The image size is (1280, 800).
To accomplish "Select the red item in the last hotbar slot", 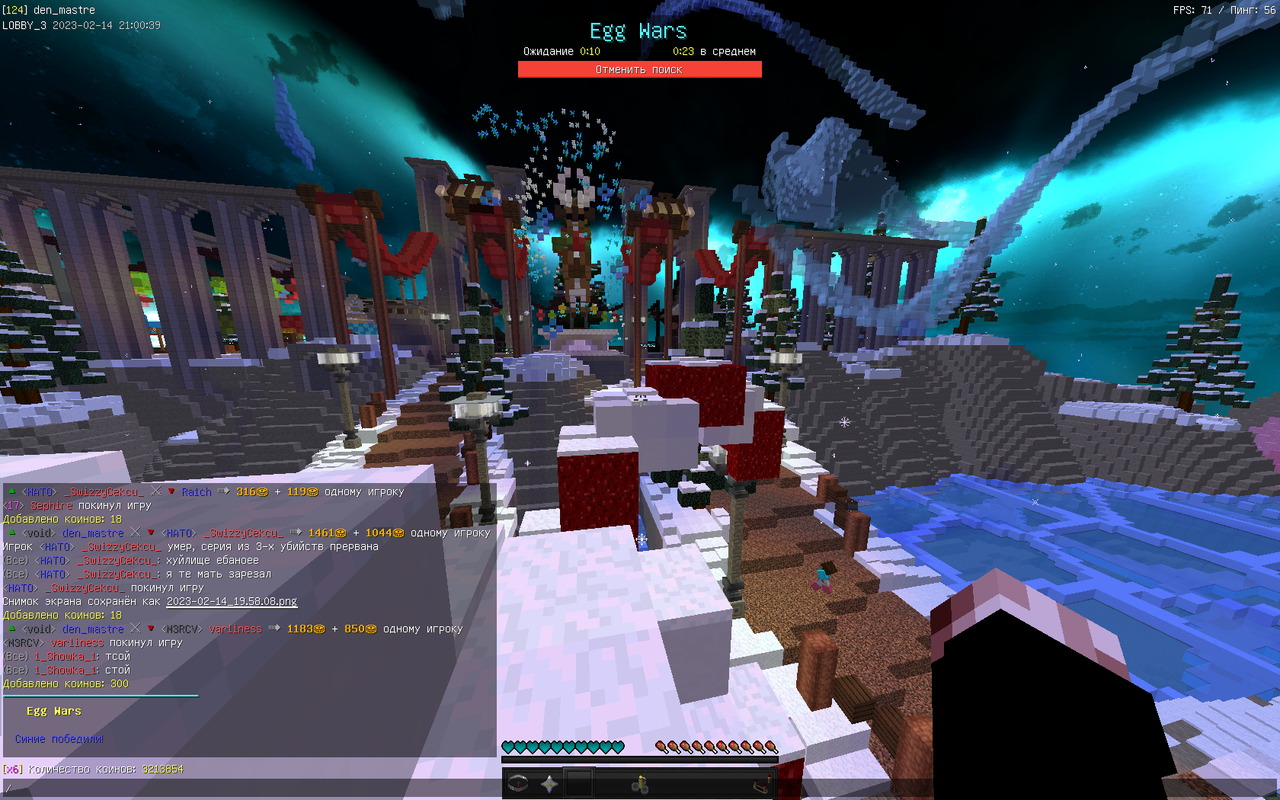I will click(x=761, y=782).
